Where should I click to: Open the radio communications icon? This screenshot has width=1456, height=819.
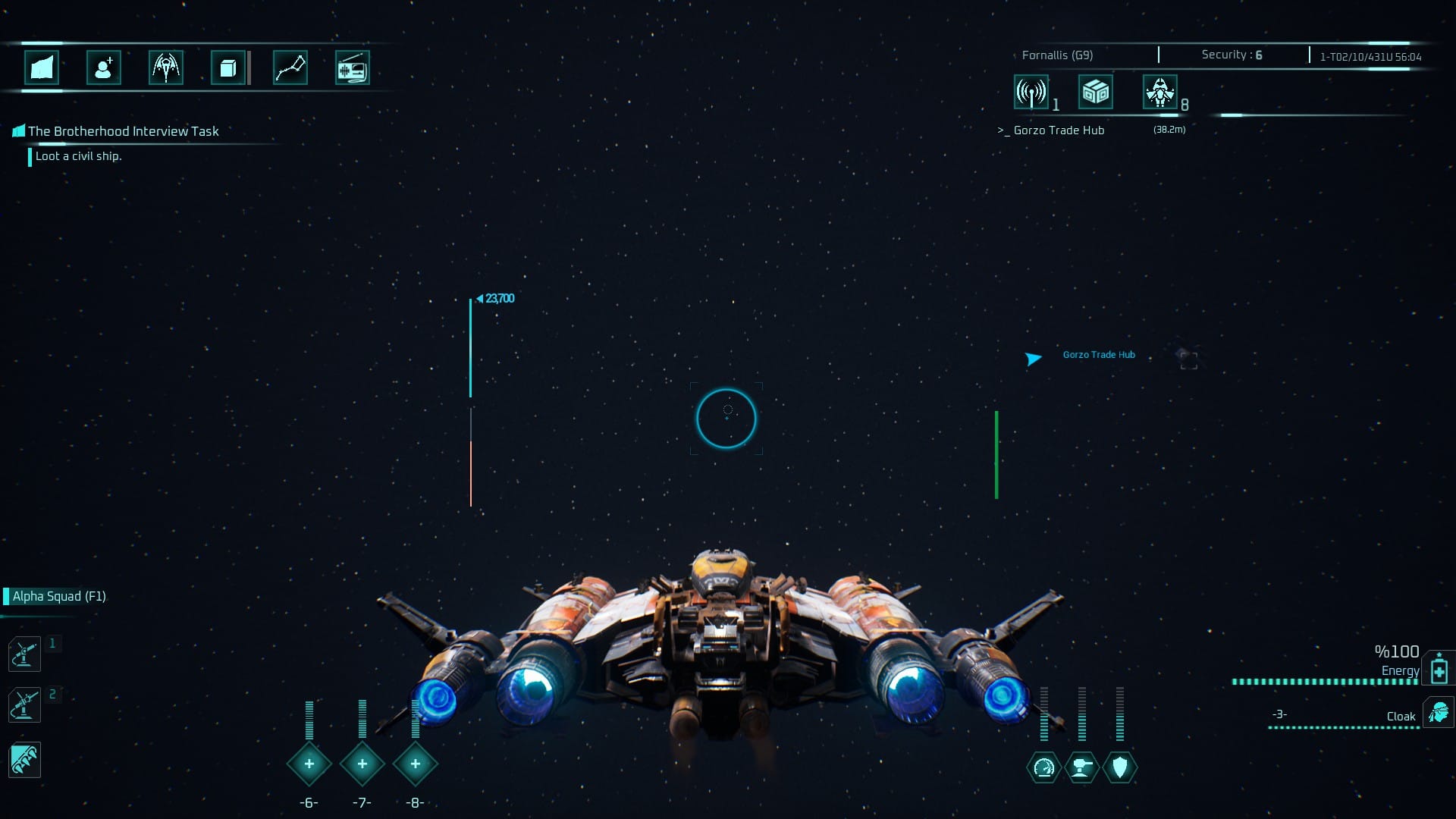tap(352, 68)
